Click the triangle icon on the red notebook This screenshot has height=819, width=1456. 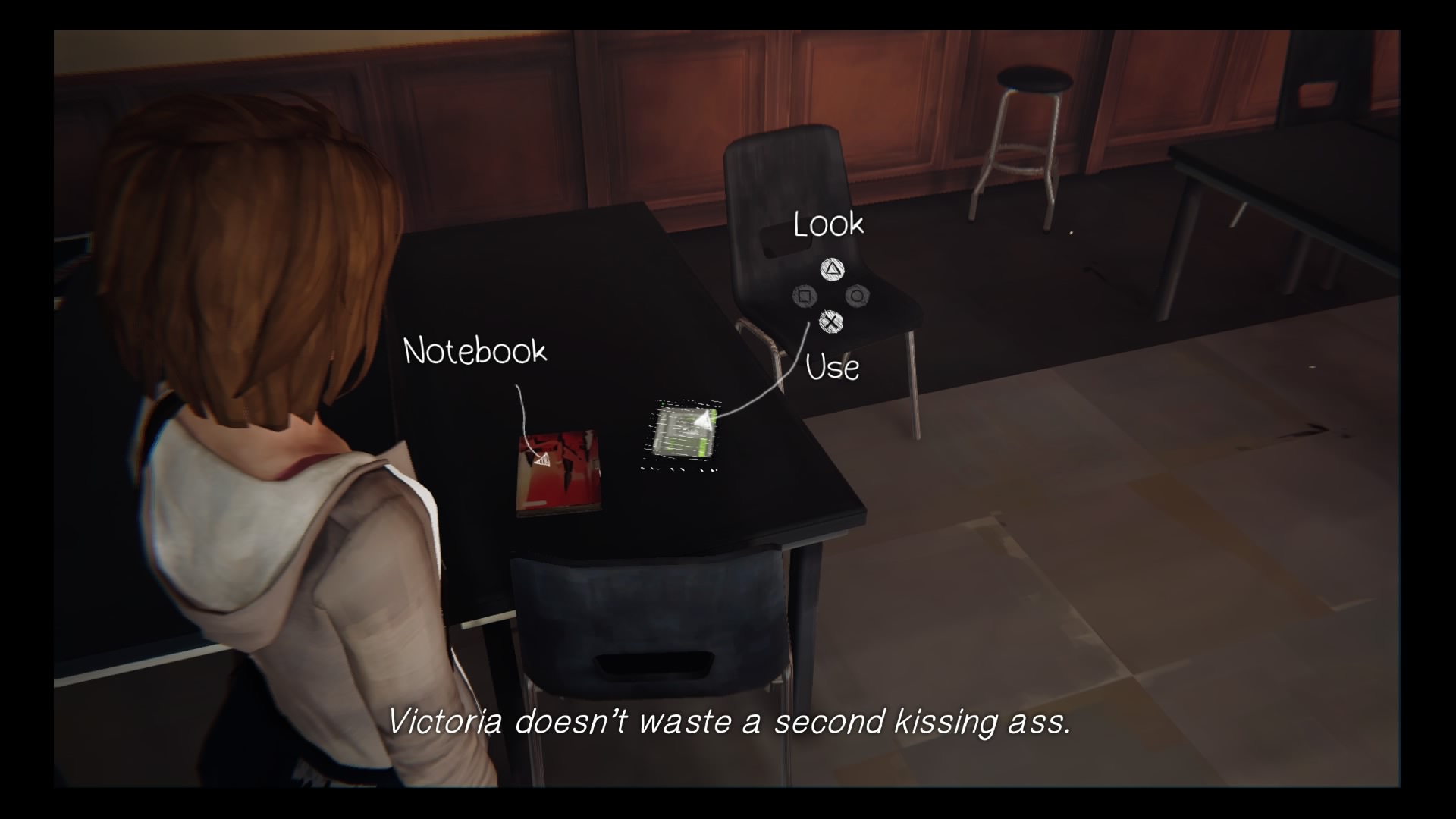pyautogui.click(x=543, y=459)
